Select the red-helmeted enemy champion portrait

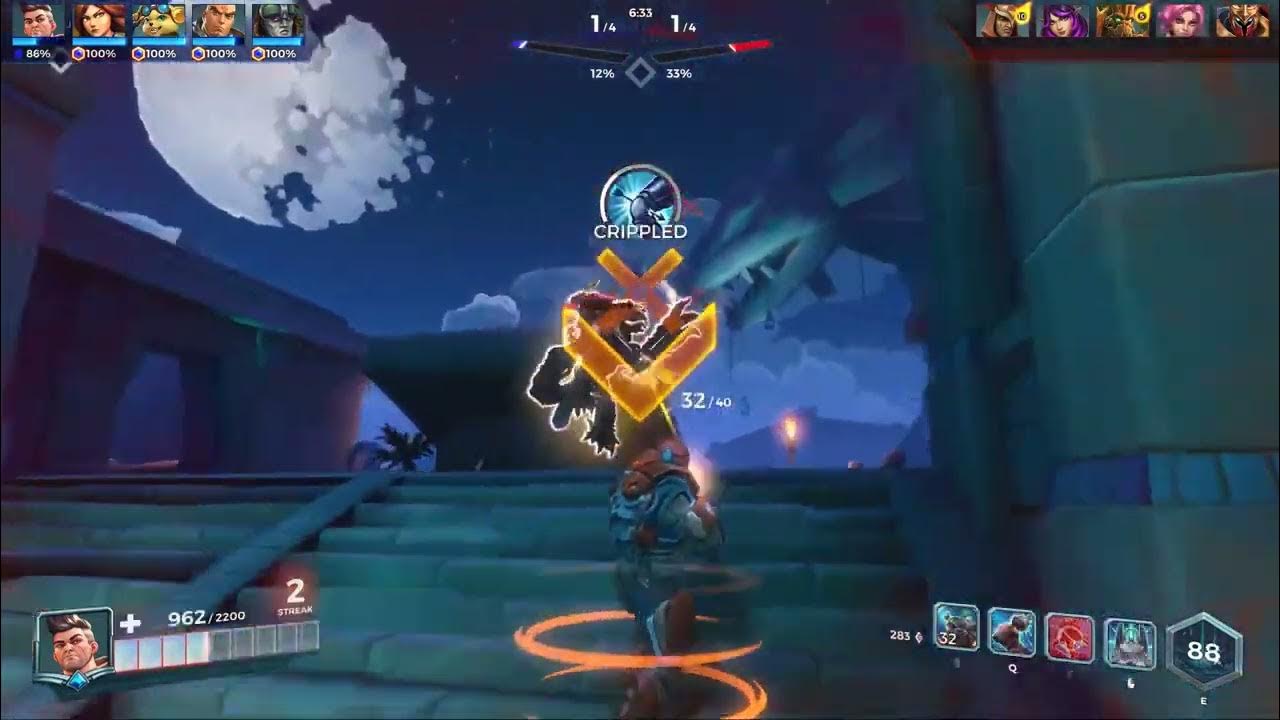point(1242,21)
